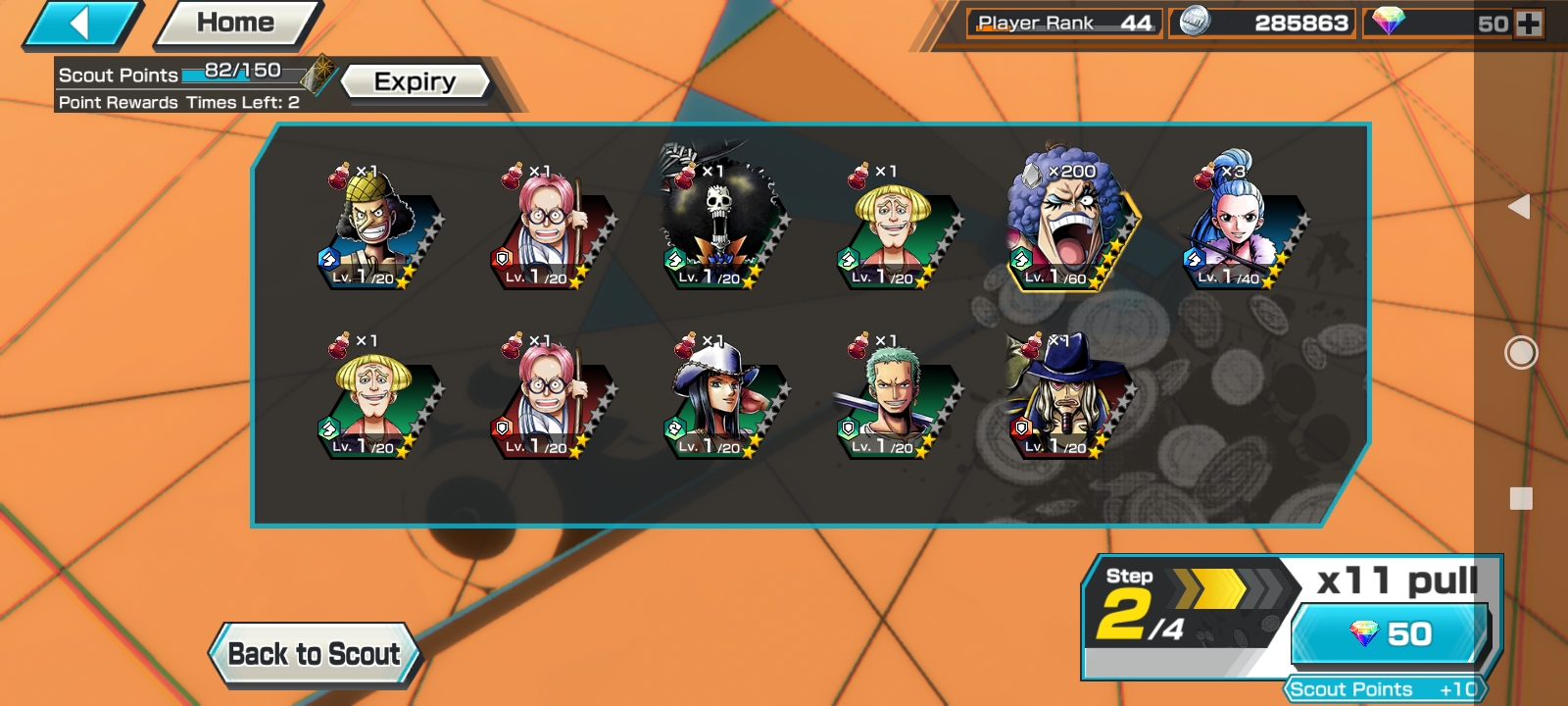Open the Scout Points reward chest icon
Screen dimensions: 1568x706
[318, 75]
